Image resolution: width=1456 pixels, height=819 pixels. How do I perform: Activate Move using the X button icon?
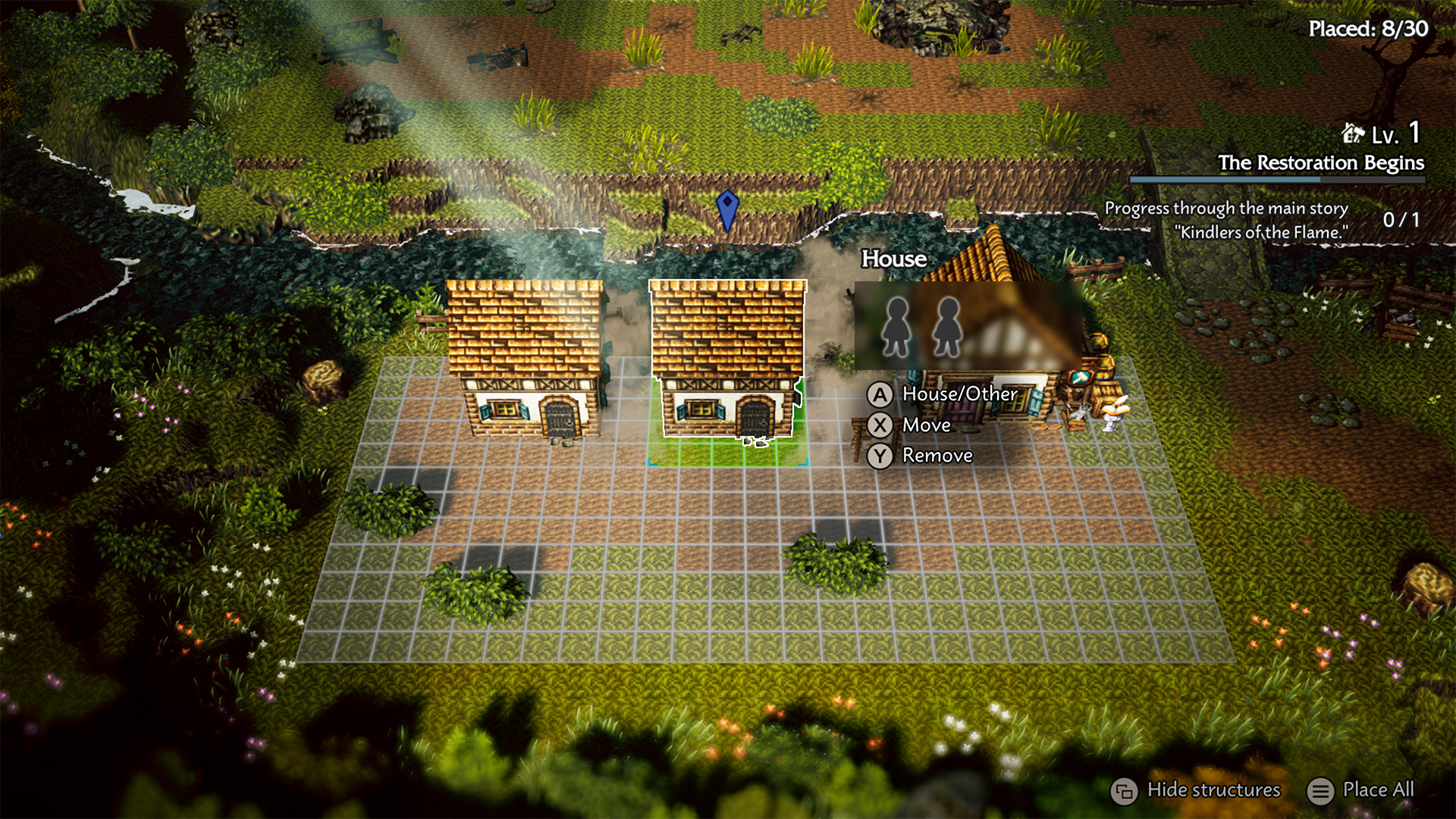pos(880,425)
